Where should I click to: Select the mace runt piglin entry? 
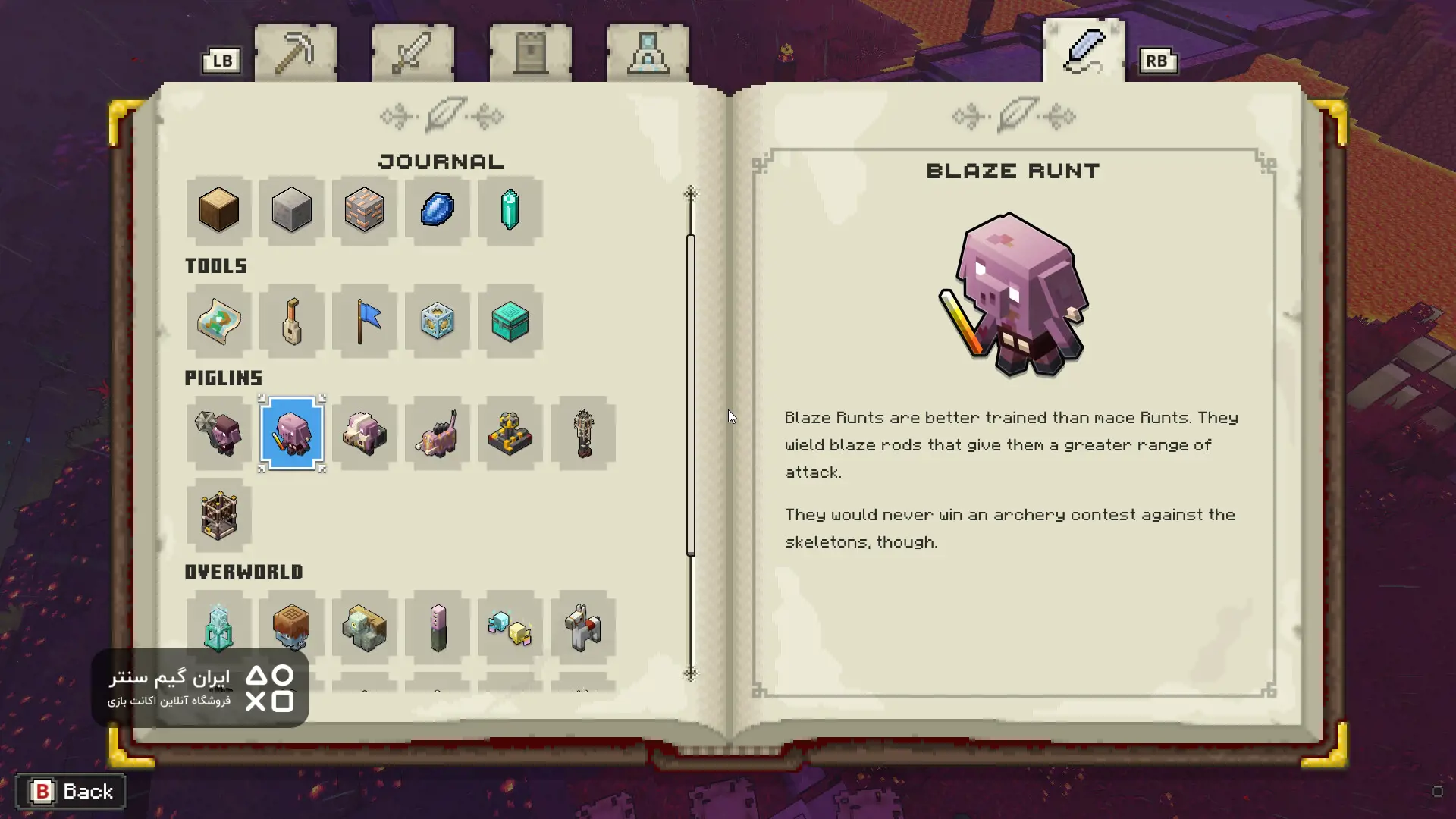click(x=218, y=434)
